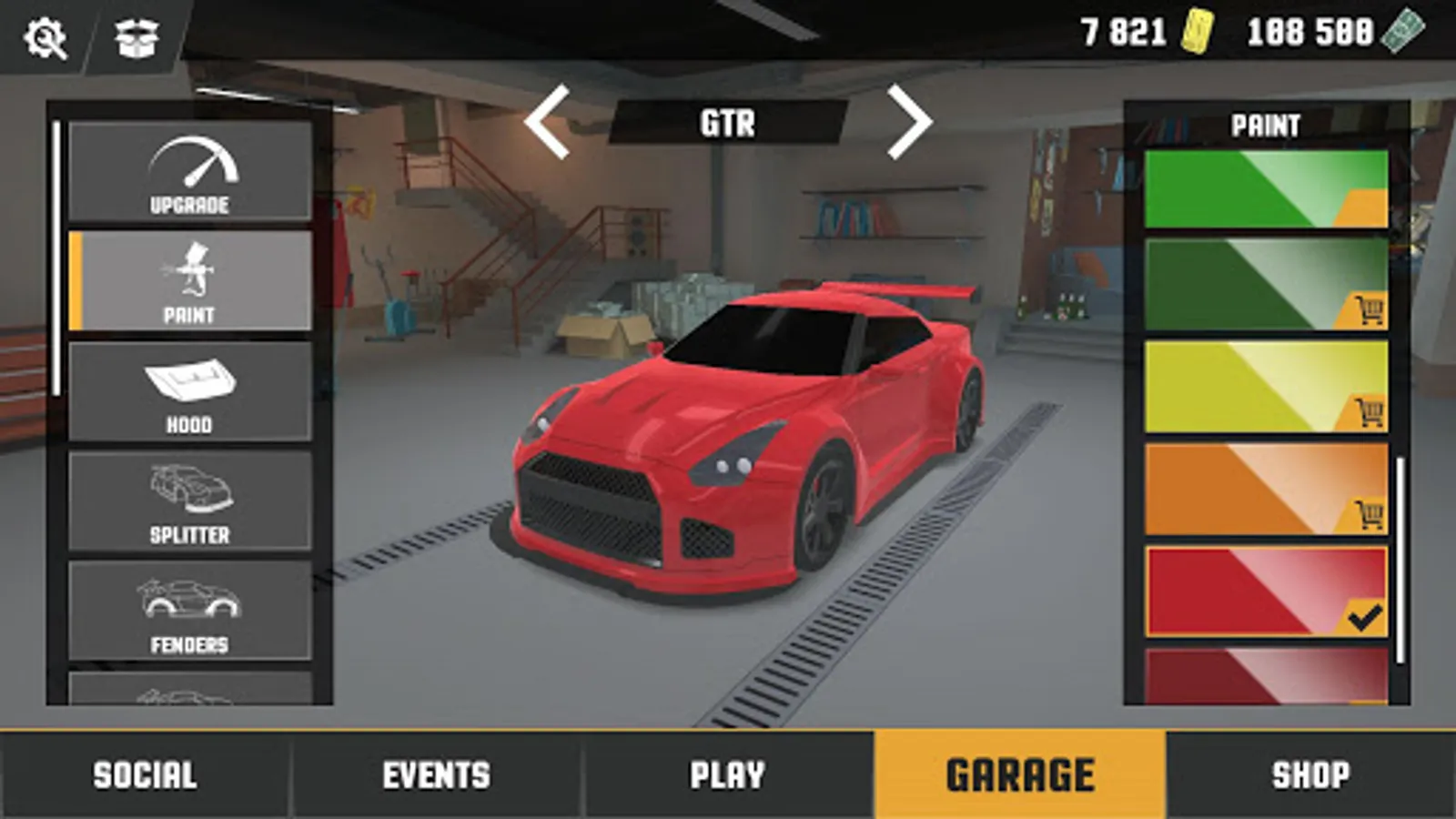1456x819 pixels.
Task: Open the gift box icon
Action: 133,38
